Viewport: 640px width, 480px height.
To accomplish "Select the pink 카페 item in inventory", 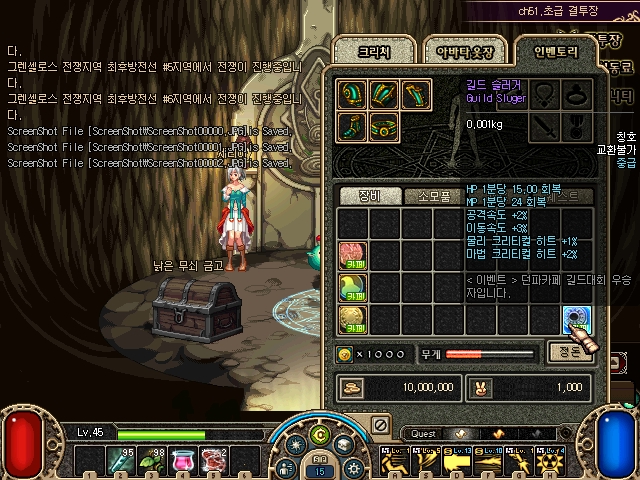I will click(x=353, y=254).
